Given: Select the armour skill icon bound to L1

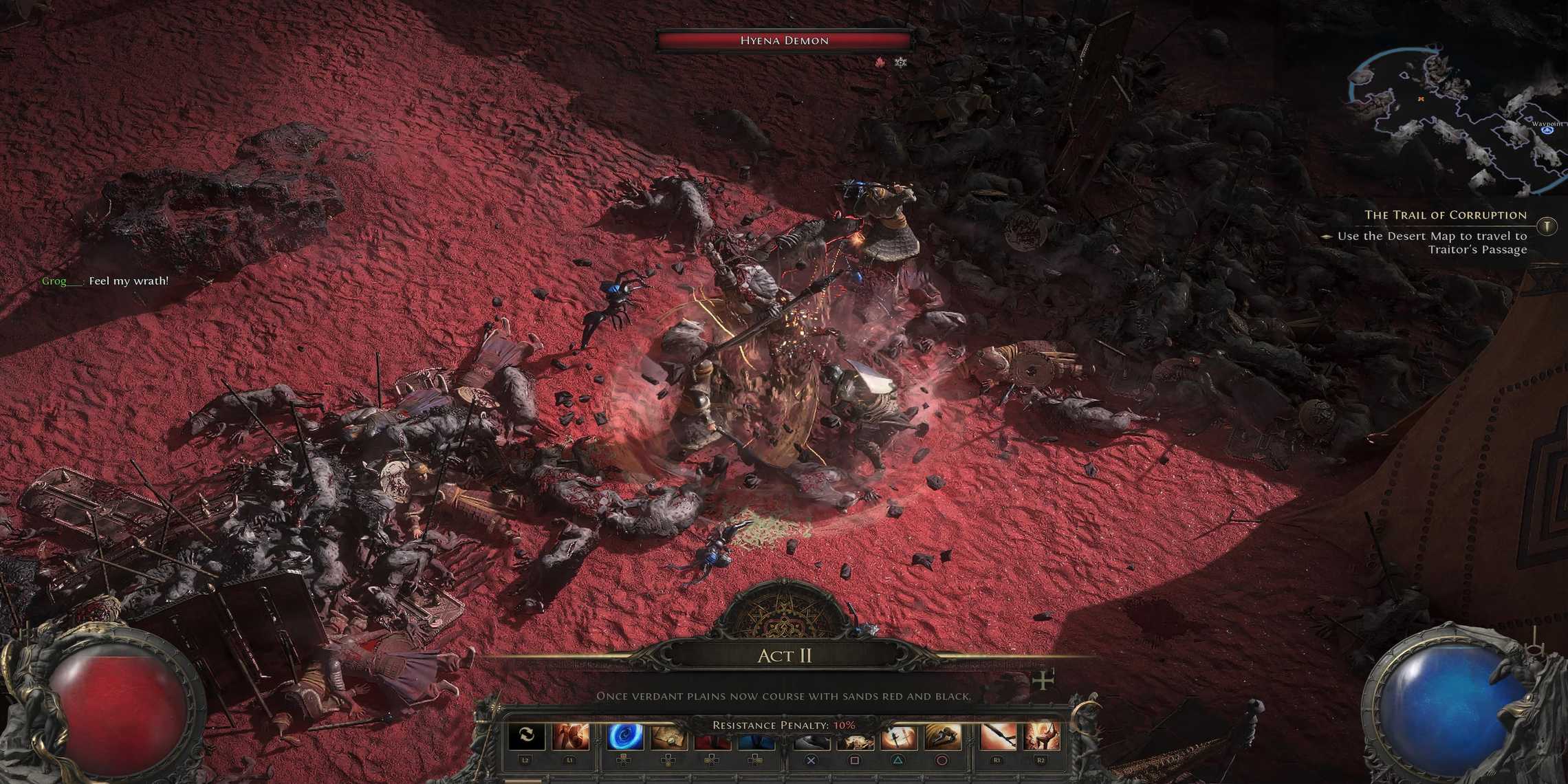Looking at the screenshot, I should (x=570, y=737).
